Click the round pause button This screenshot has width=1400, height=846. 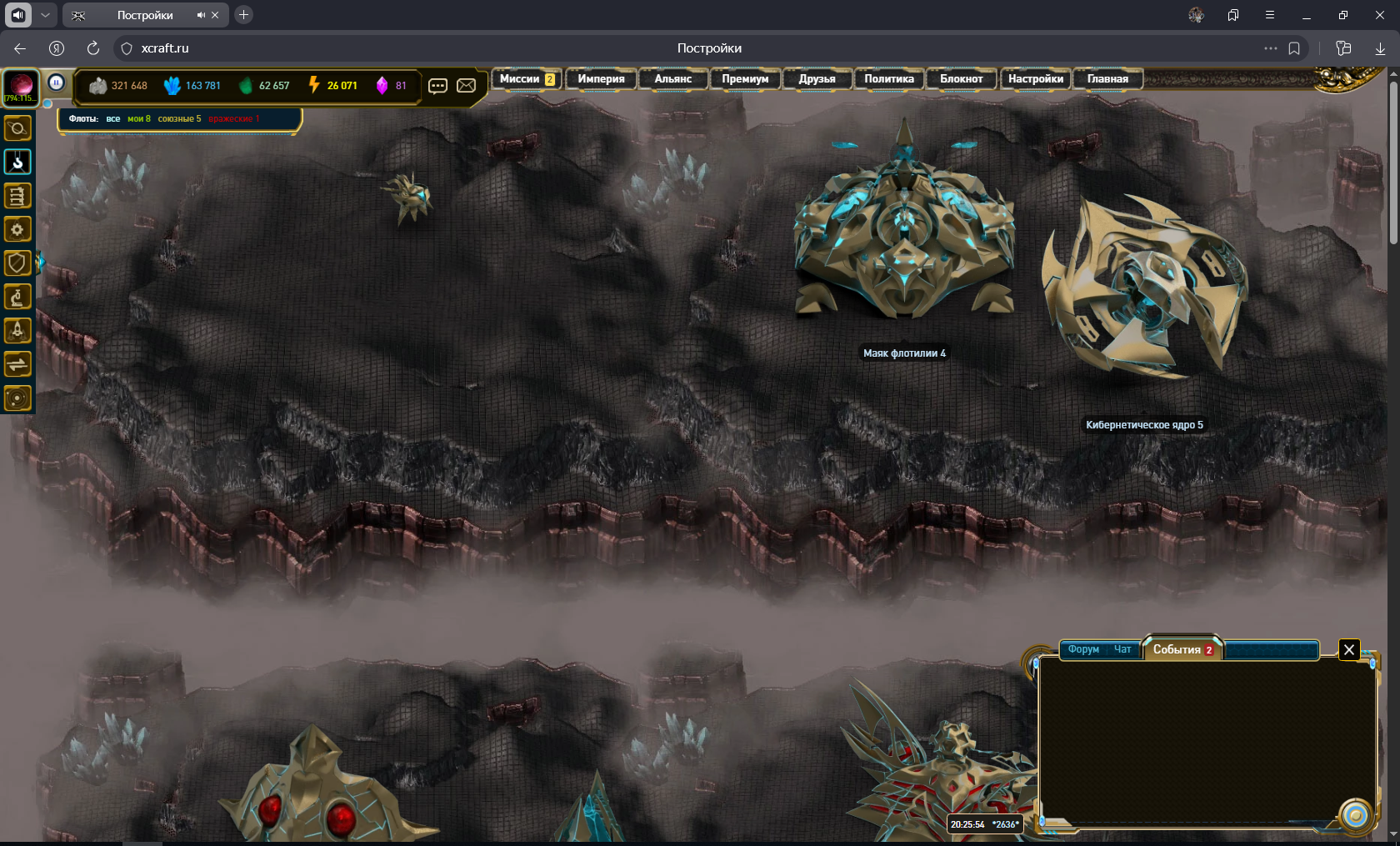click(x=56, y=83)
